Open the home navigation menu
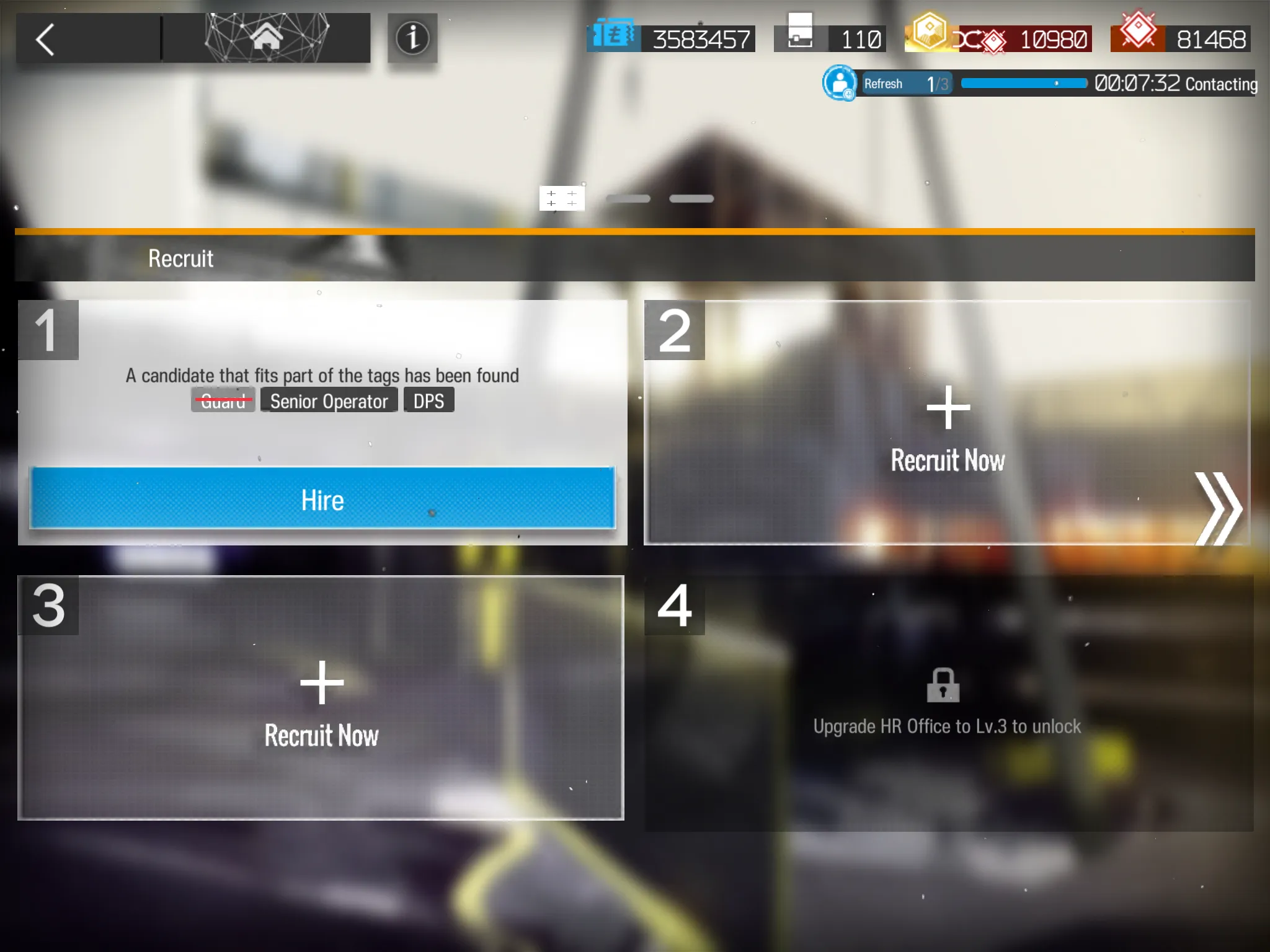Screen dimensions: 1270x952 point(267,38)
